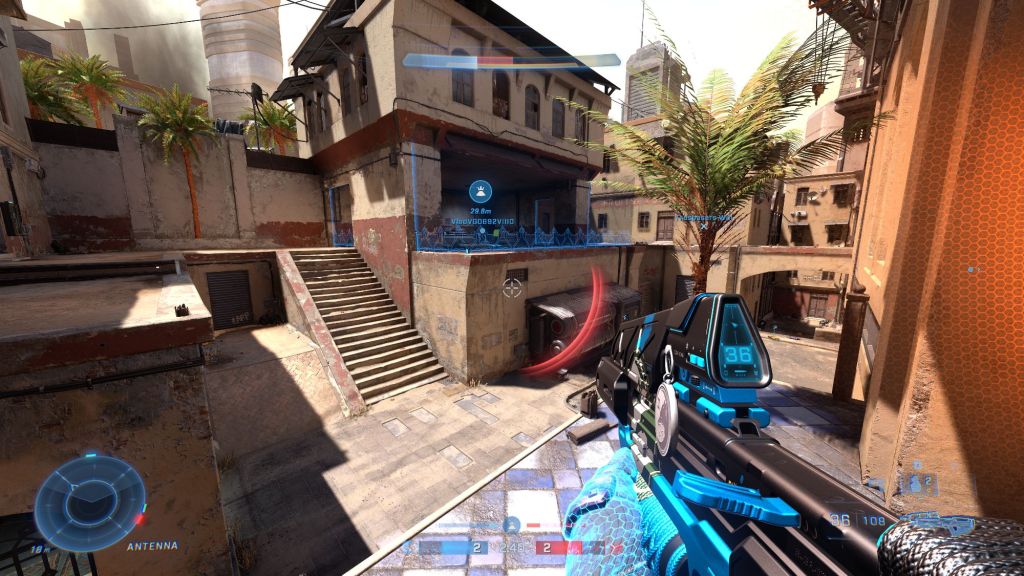Select the fallen teammate X marker
The width and height of the screenshot is (1024, 576).
704,227
